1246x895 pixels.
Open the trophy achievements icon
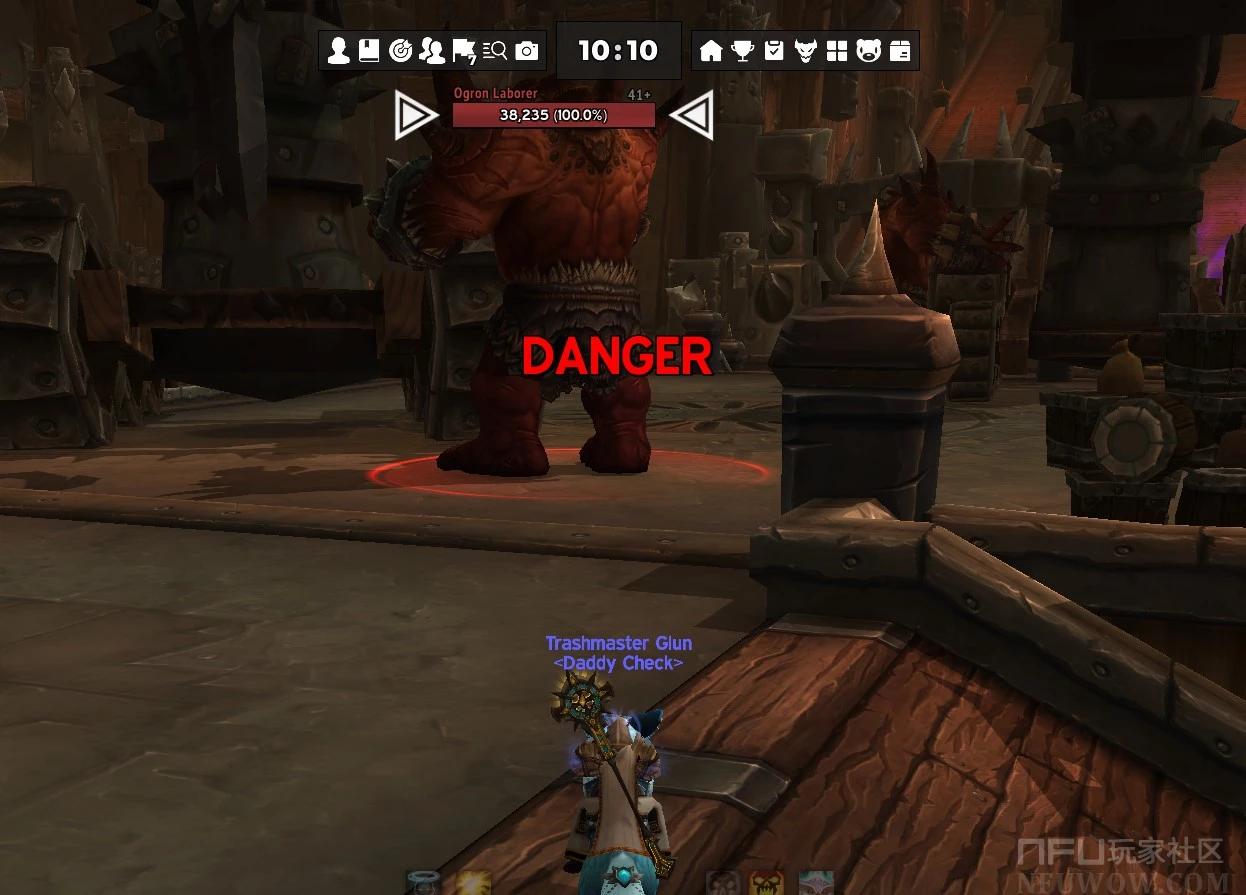pyautogui.click(x=742, y=51)
